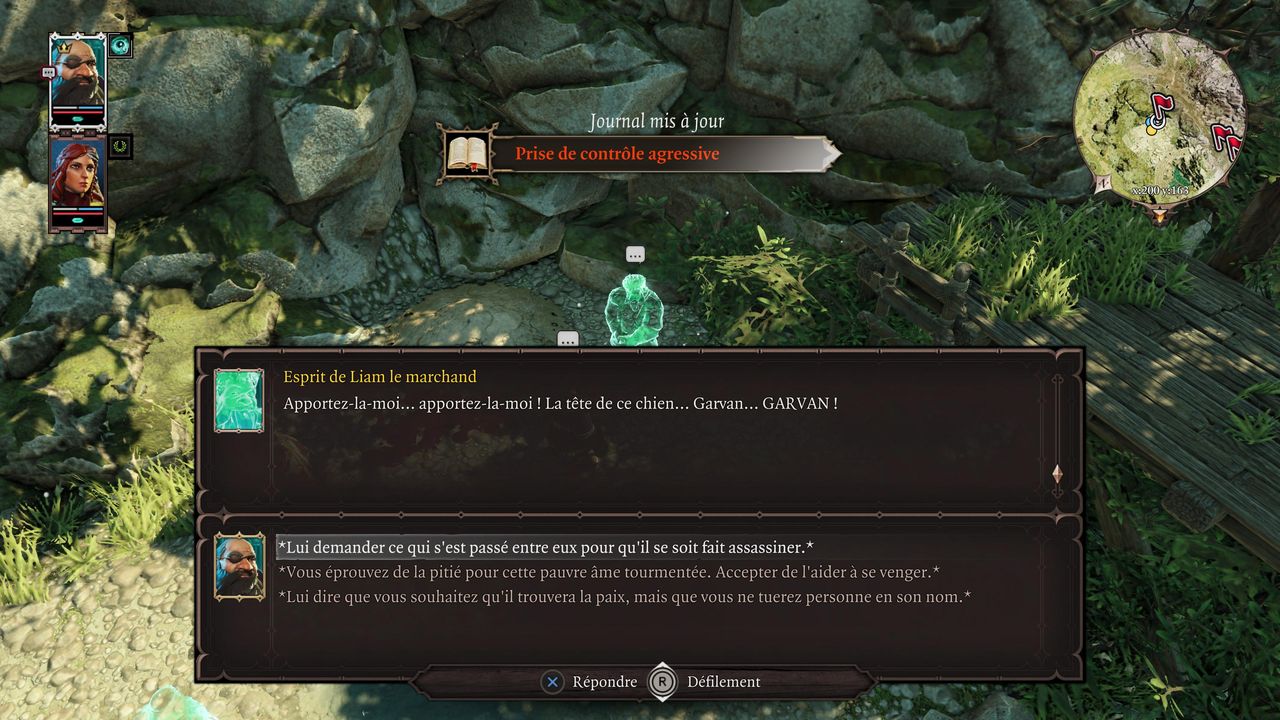Choose the pity reply to help him avenge

[608, 572]
